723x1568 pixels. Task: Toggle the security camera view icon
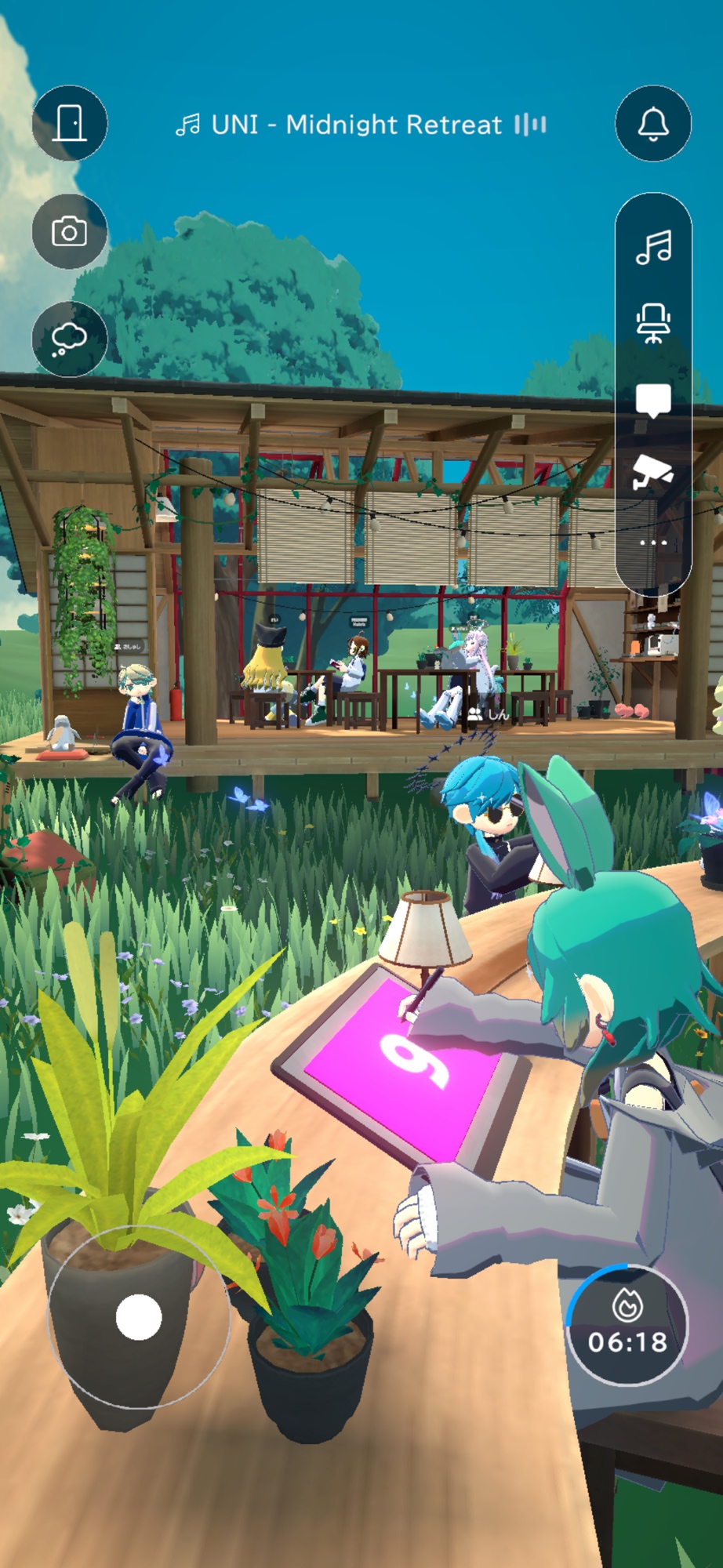pyautogui.click(x=653, y=472)
